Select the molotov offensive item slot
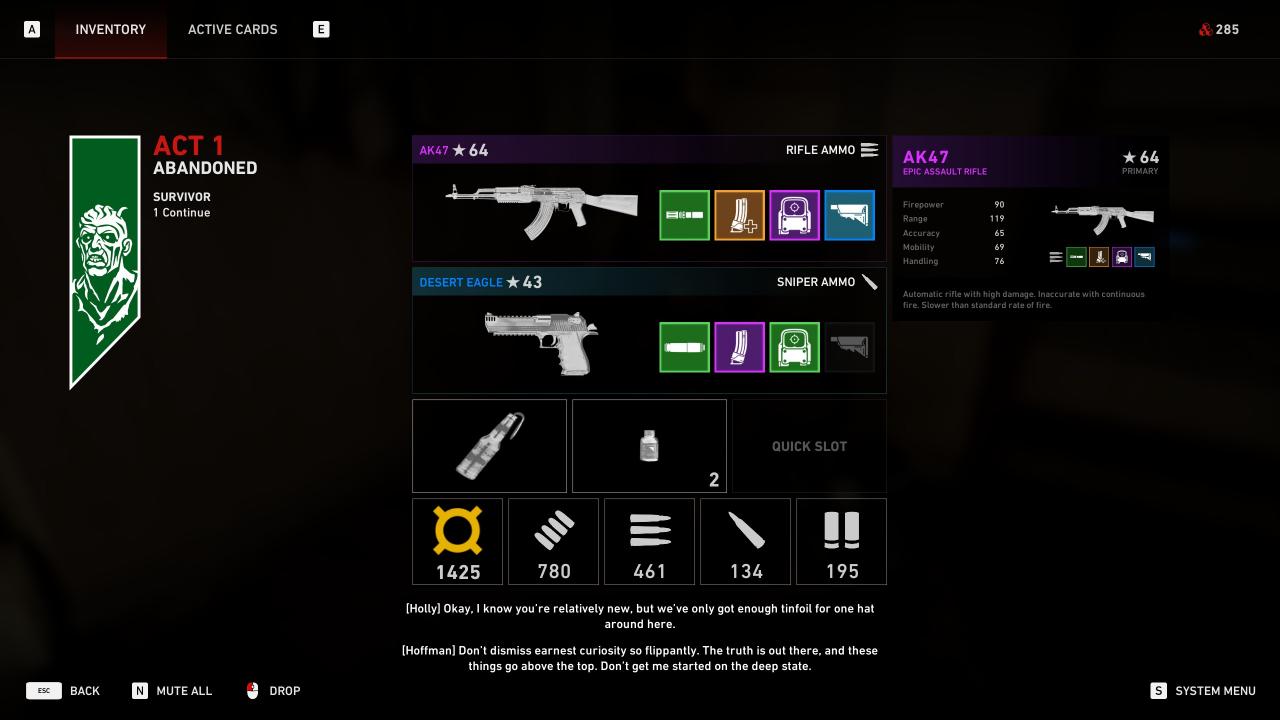1280x720 pixels. (x=489, y=446)
